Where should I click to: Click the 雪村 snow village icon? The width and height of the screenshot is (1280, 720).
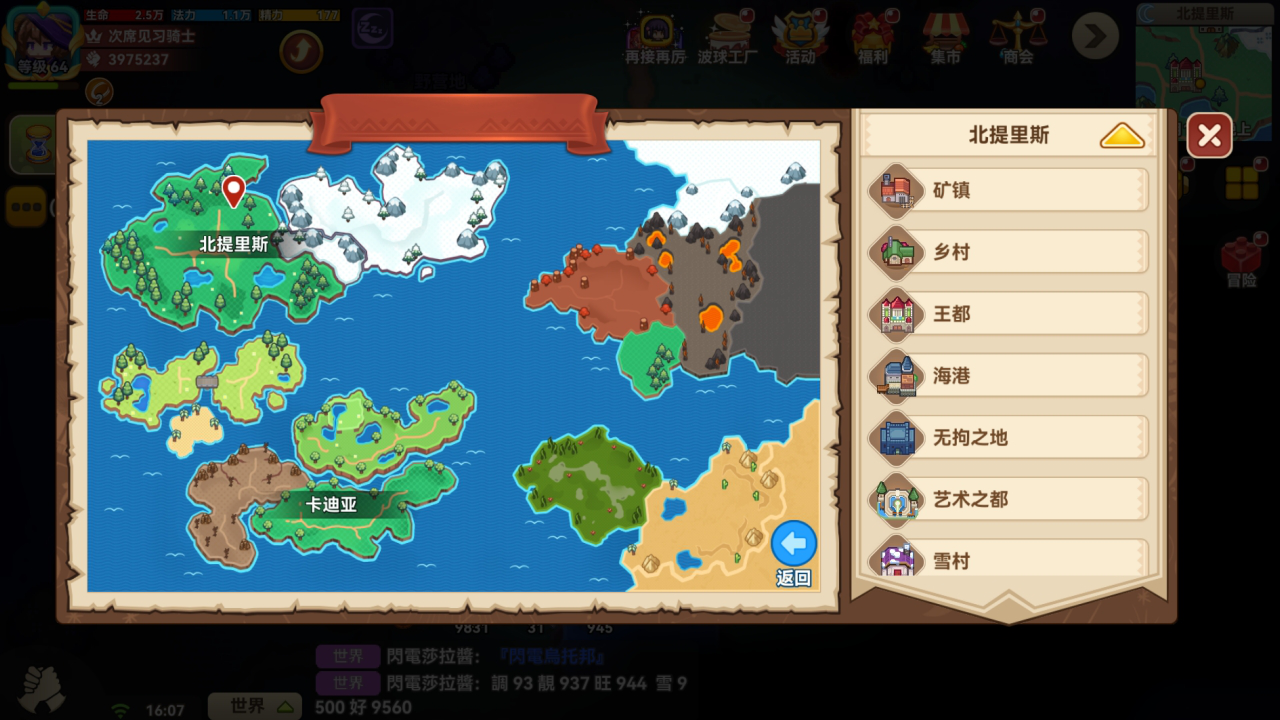click(898, 560)
